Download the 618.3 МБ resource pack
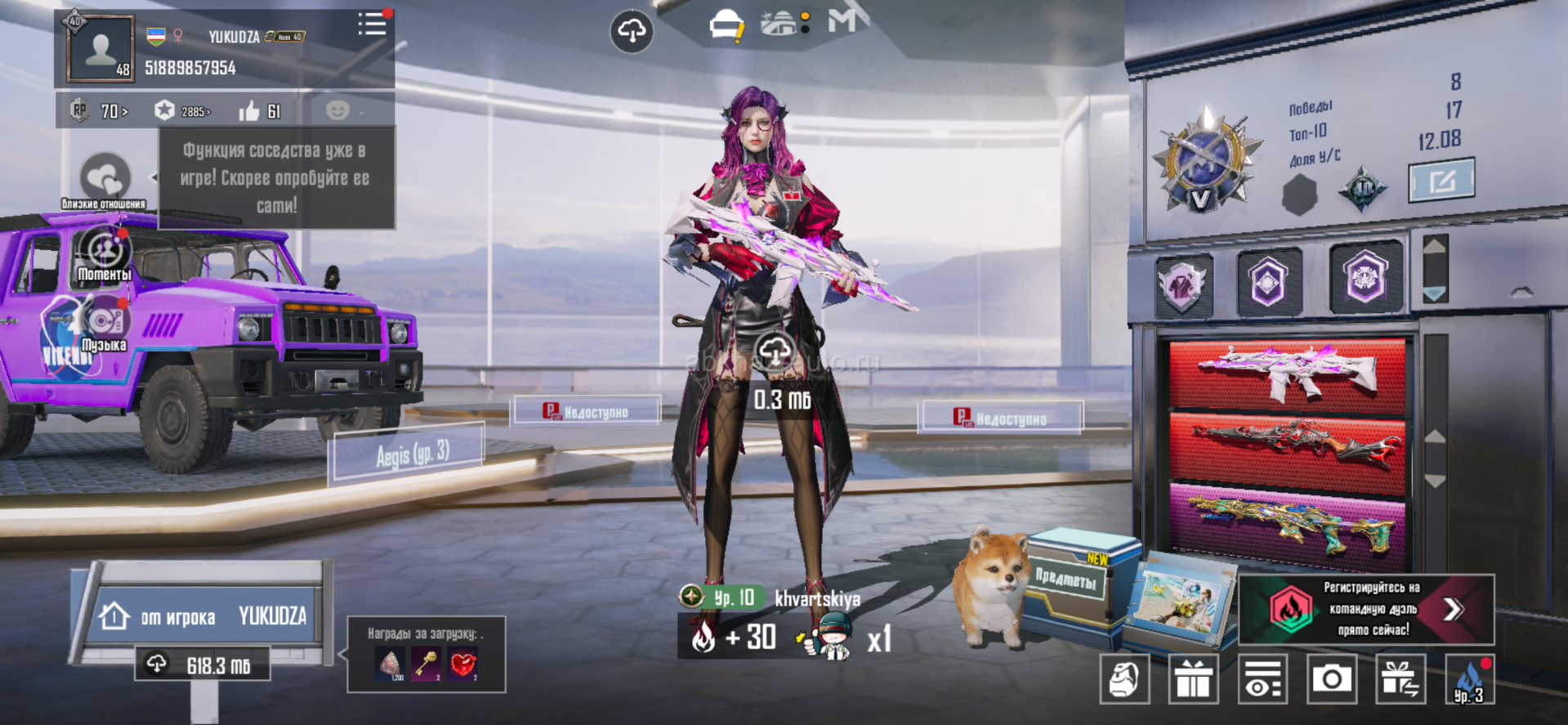 [x=203, y=665]
